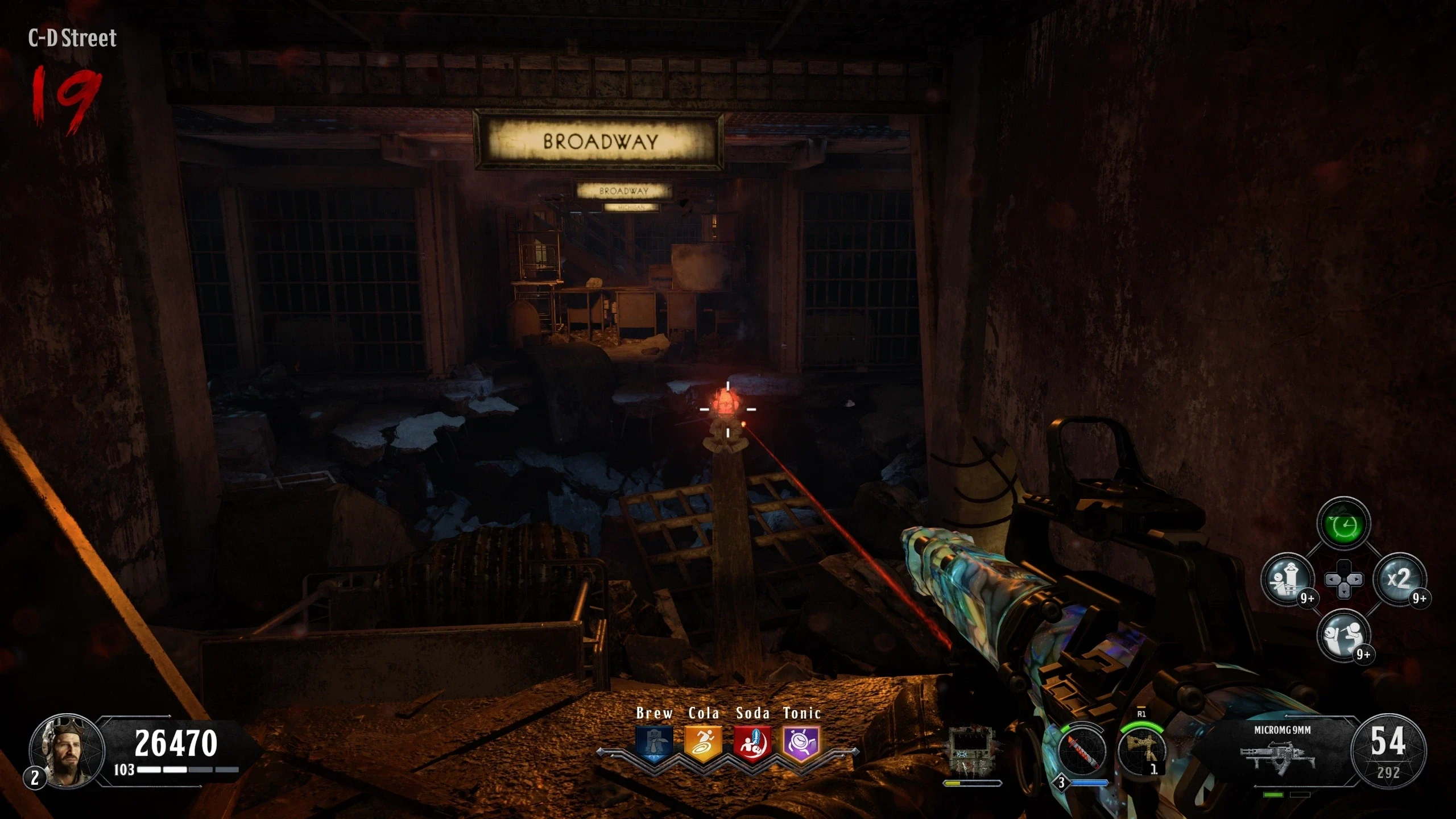
Task: Click the player character portrait
Action: click(x=67, y=751)
